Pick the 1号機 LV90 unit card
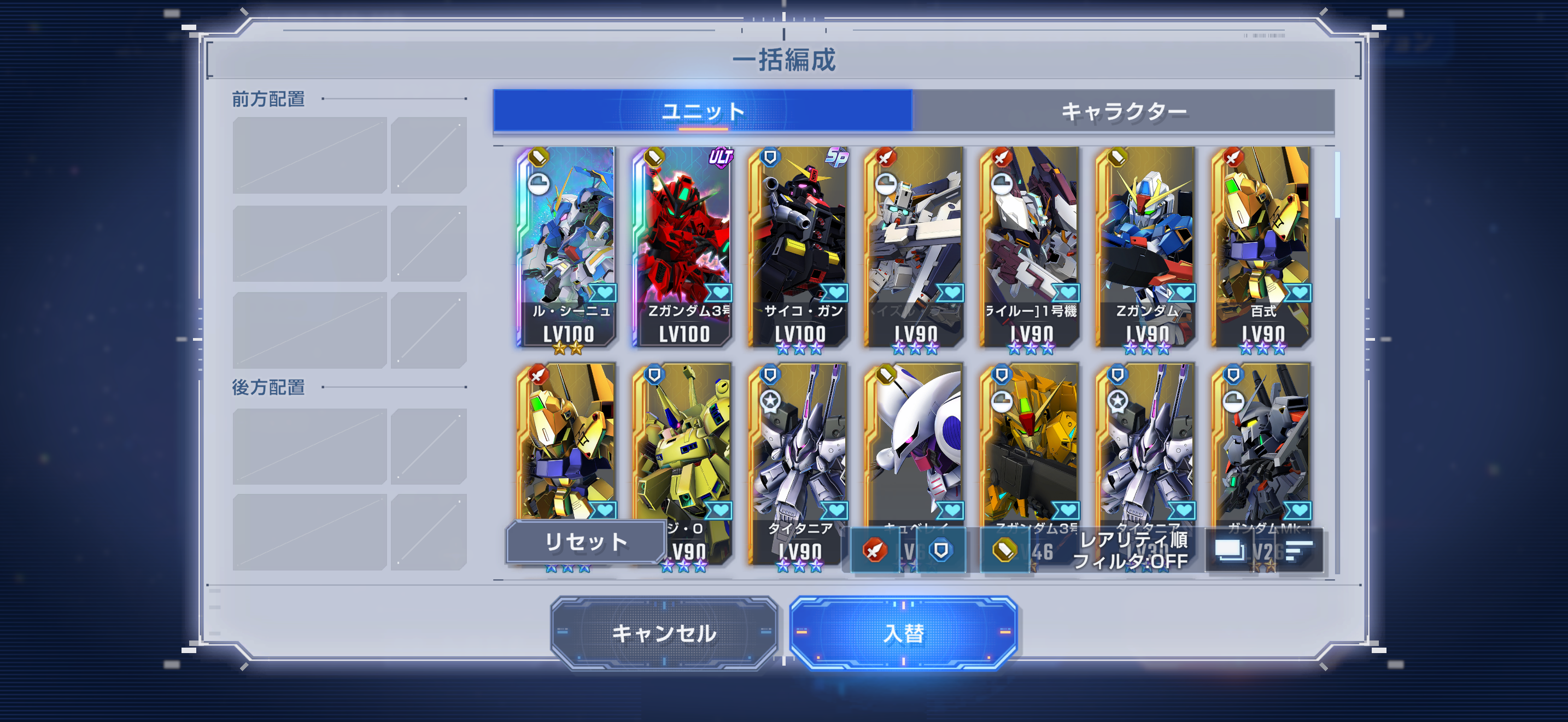Screen dimensions: 1568x722 coord(1029,247)
